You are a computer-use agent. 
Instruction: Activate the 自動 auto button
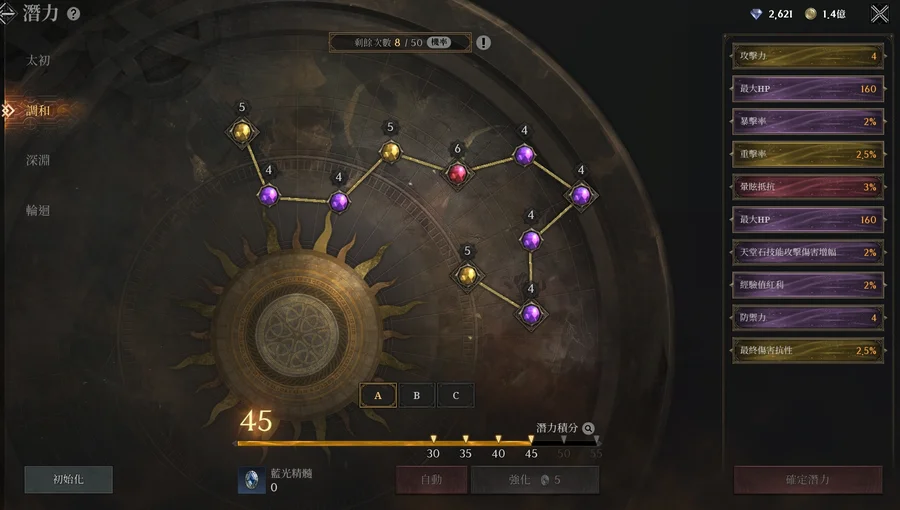click(432, 479)
